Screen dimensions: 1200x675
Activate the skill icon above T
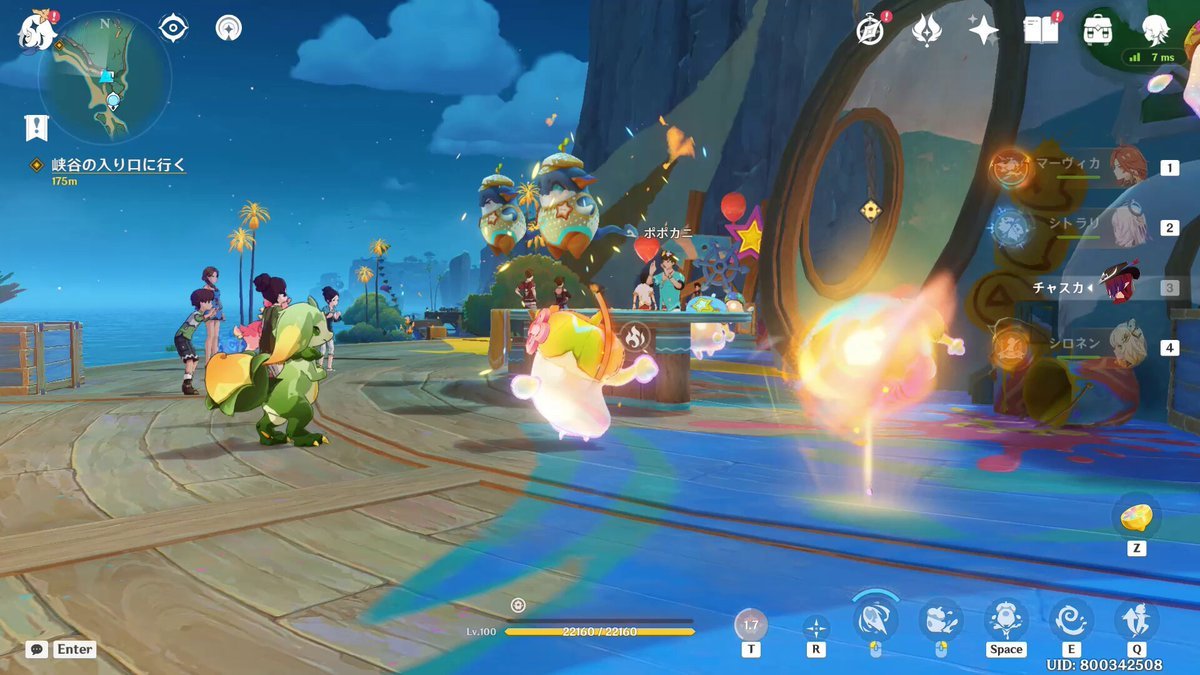point(751,625)
